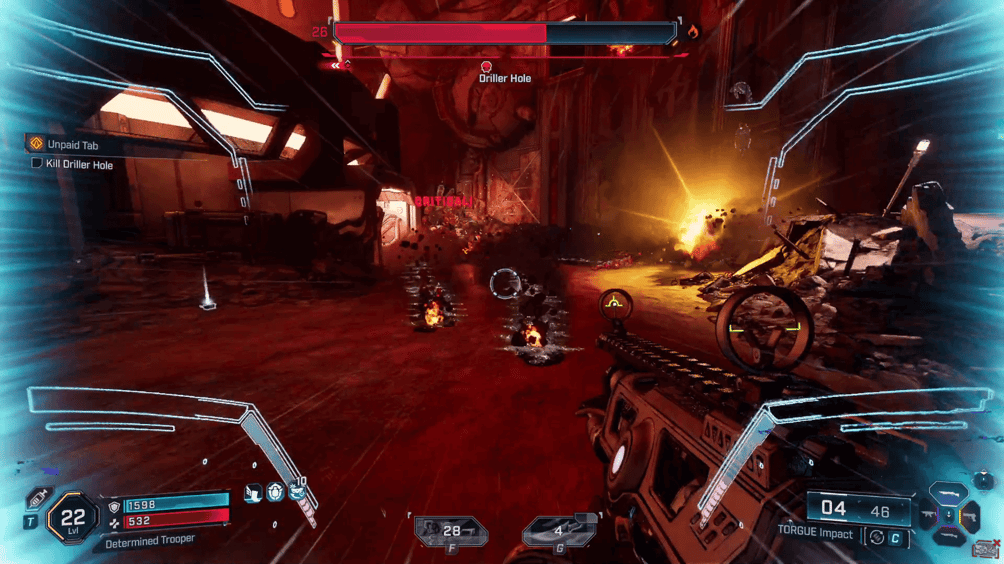Select the winged boot buff icon
Image resolution: width=1004 pixels, height=564 pixels.
[253, 492]
